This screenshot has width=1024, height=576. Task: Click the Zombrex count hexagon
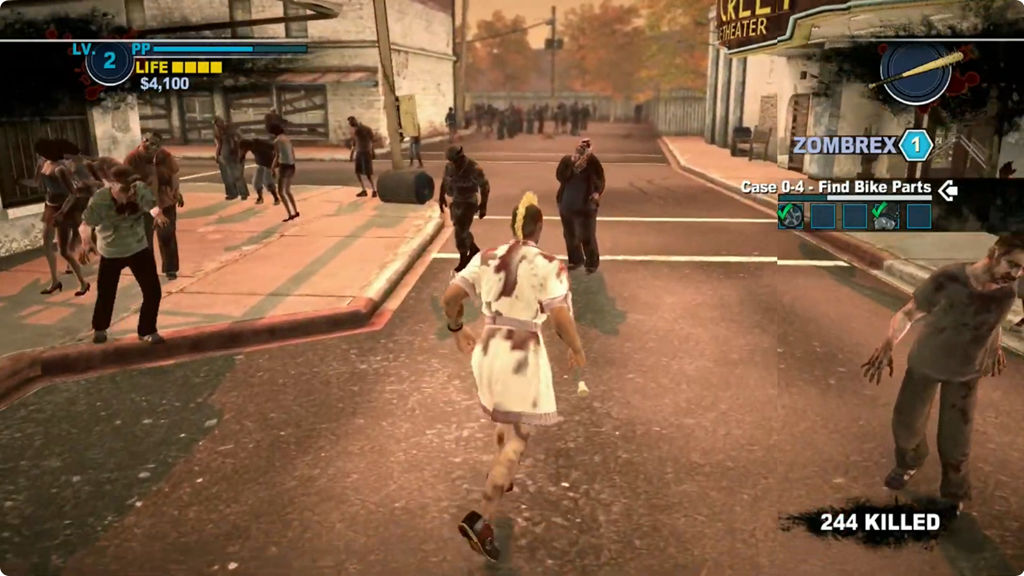(915, 145)
